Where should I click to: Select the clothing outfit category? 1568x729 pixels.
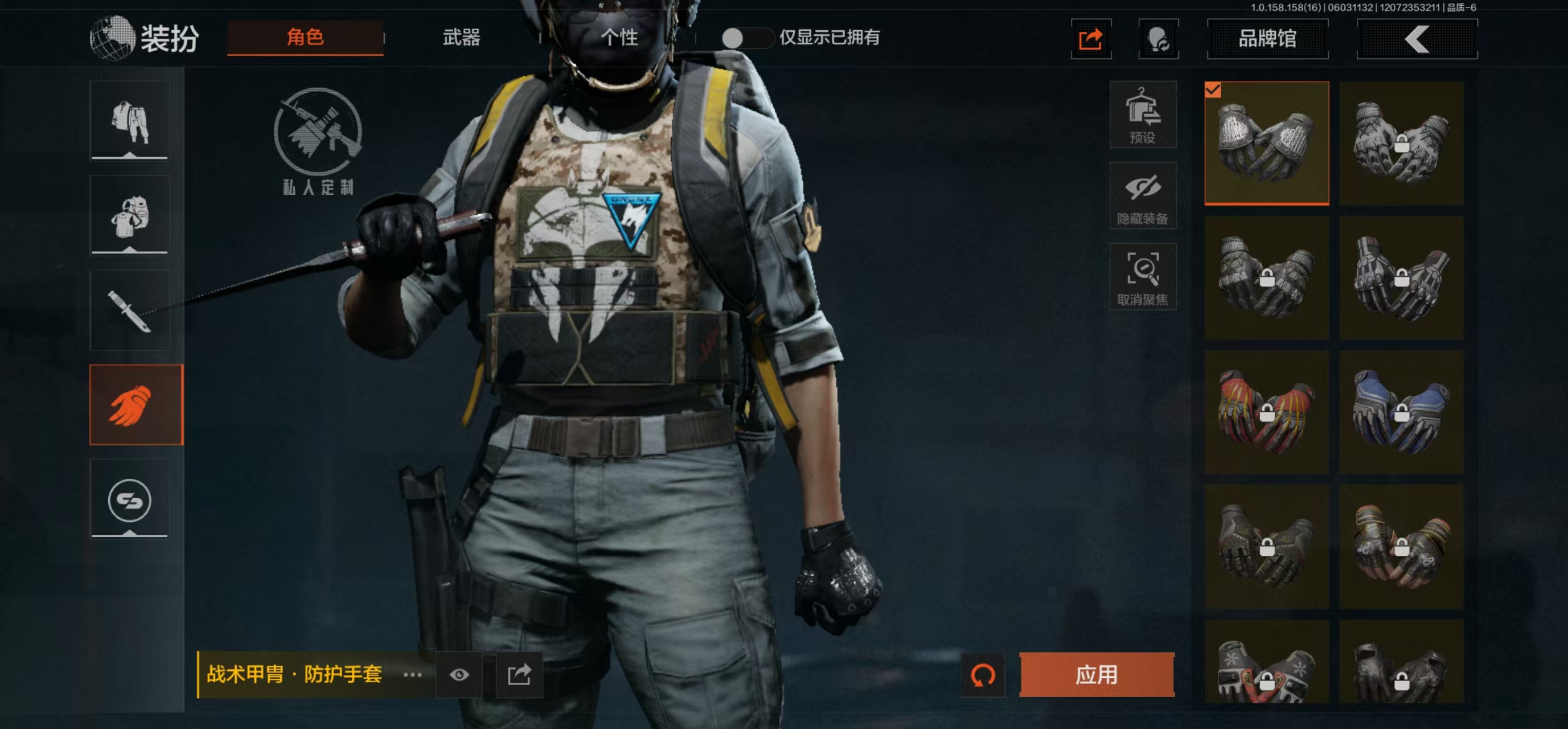[130, 121]
